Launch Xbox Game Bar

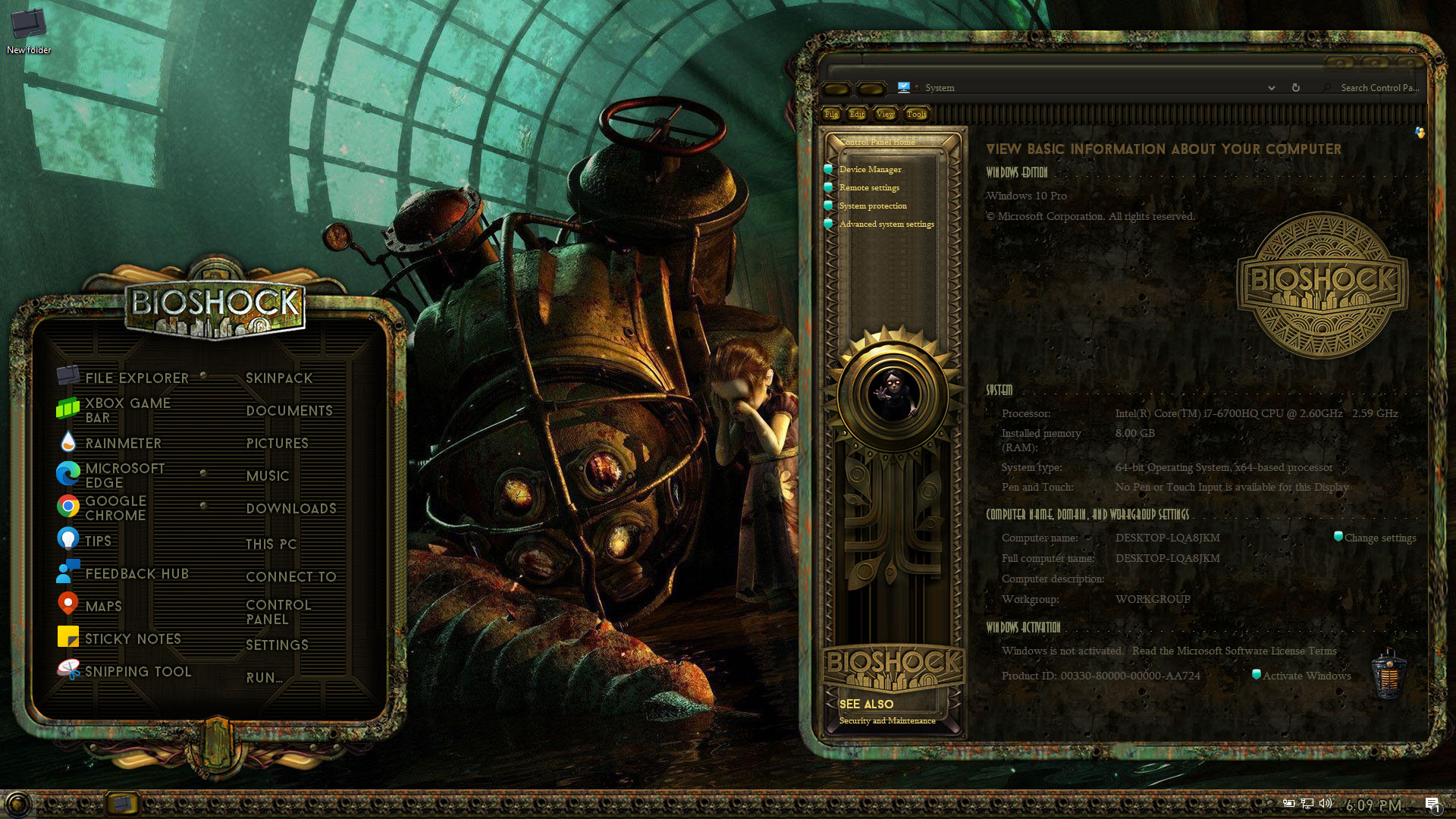pyautogui.click(x=127, y=410)
